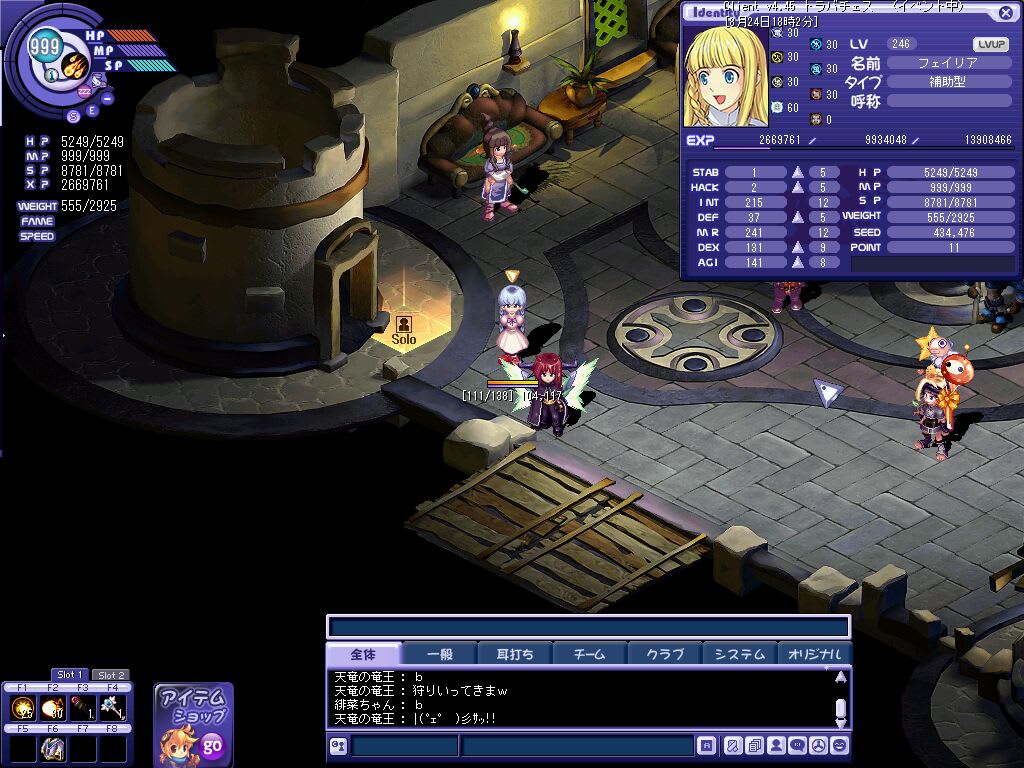
Task: Click the LVUP level-up button
Action: click(990, 44)
